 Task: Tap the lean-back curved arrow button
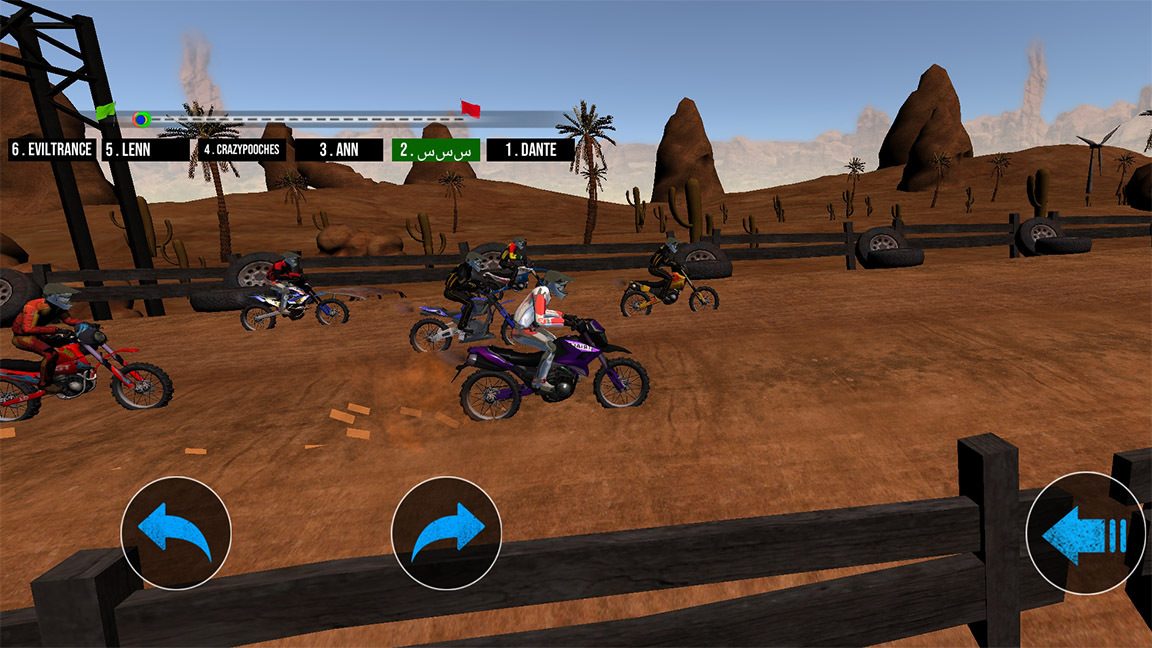(x=176, y=533)
